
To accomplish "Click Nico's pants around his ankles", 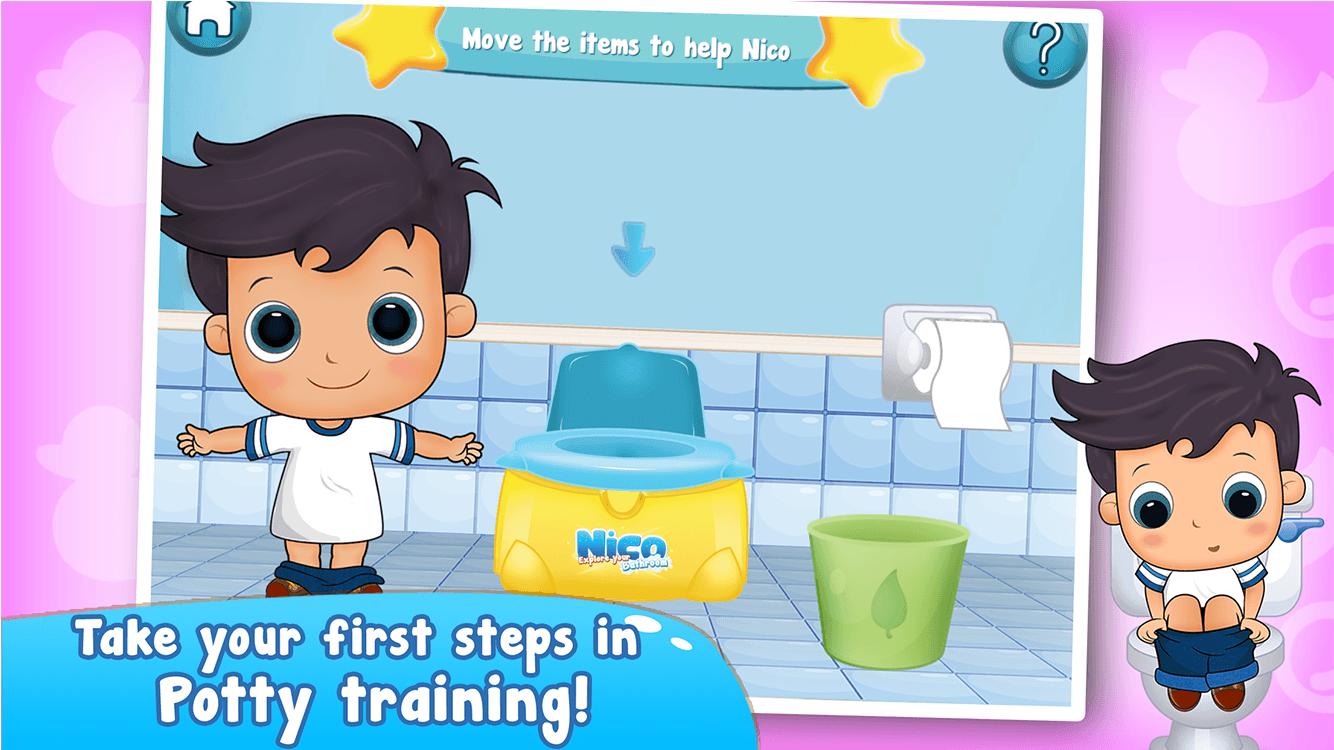I will pyautogui.click(x=323, y=578).
